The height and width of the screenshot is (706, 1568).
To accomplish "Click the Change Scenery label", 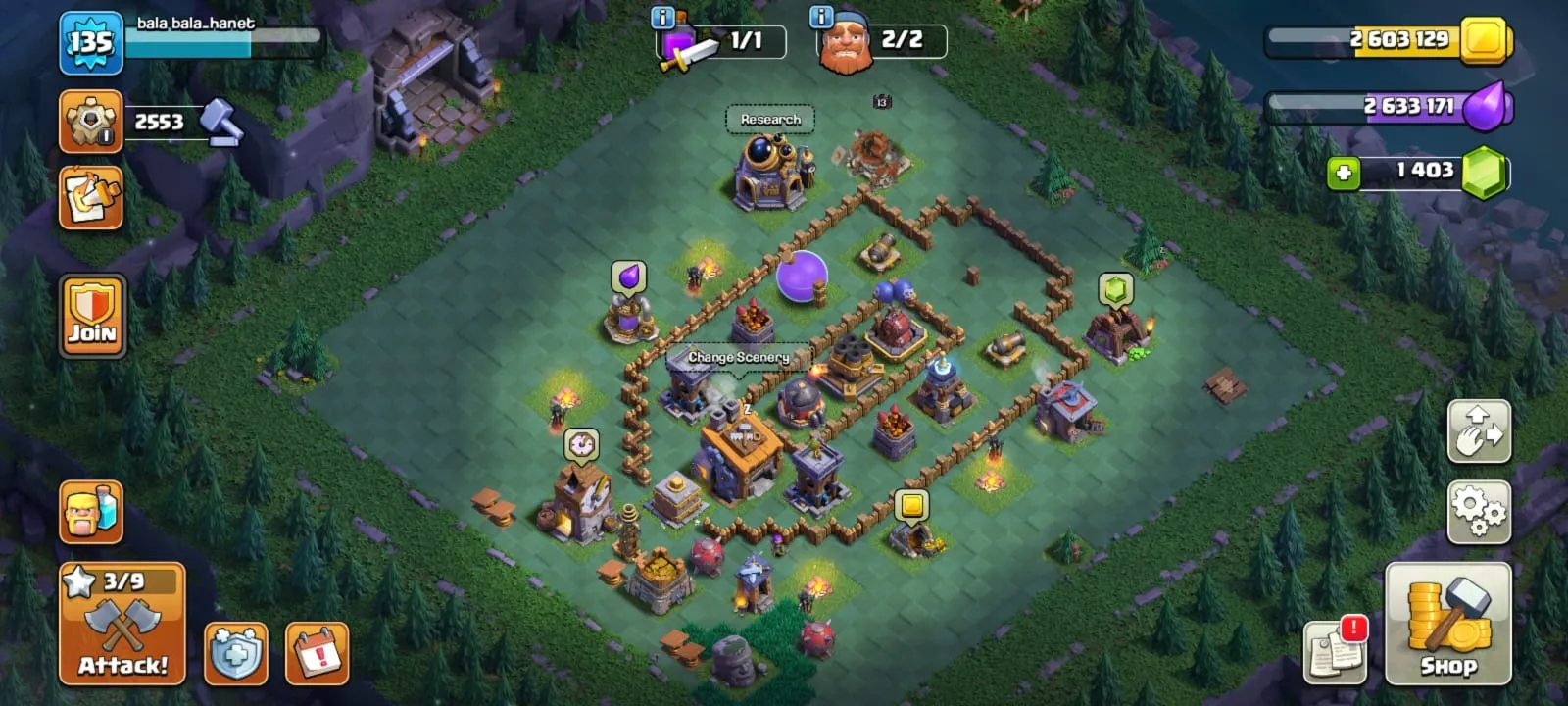I will (740, 357).
